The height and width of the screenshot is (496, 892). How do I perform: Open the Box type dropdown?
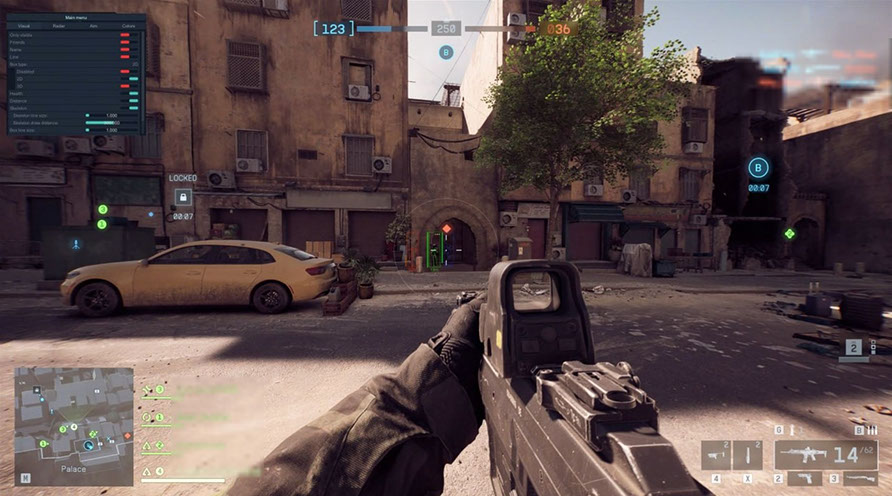point(135,64)
